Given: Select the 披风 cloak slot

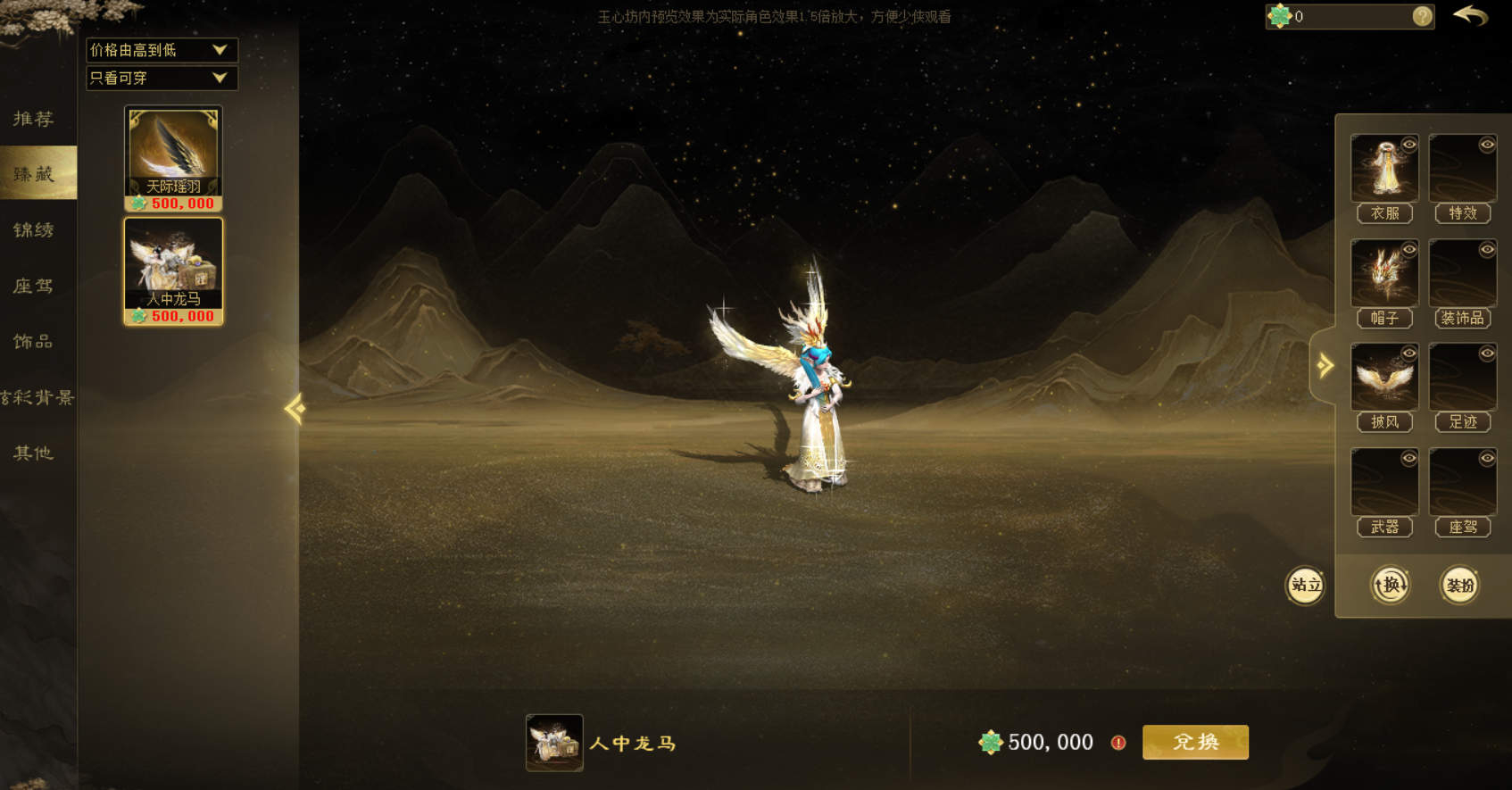Looking at the screenshot, I should [x=1384, y=378].
